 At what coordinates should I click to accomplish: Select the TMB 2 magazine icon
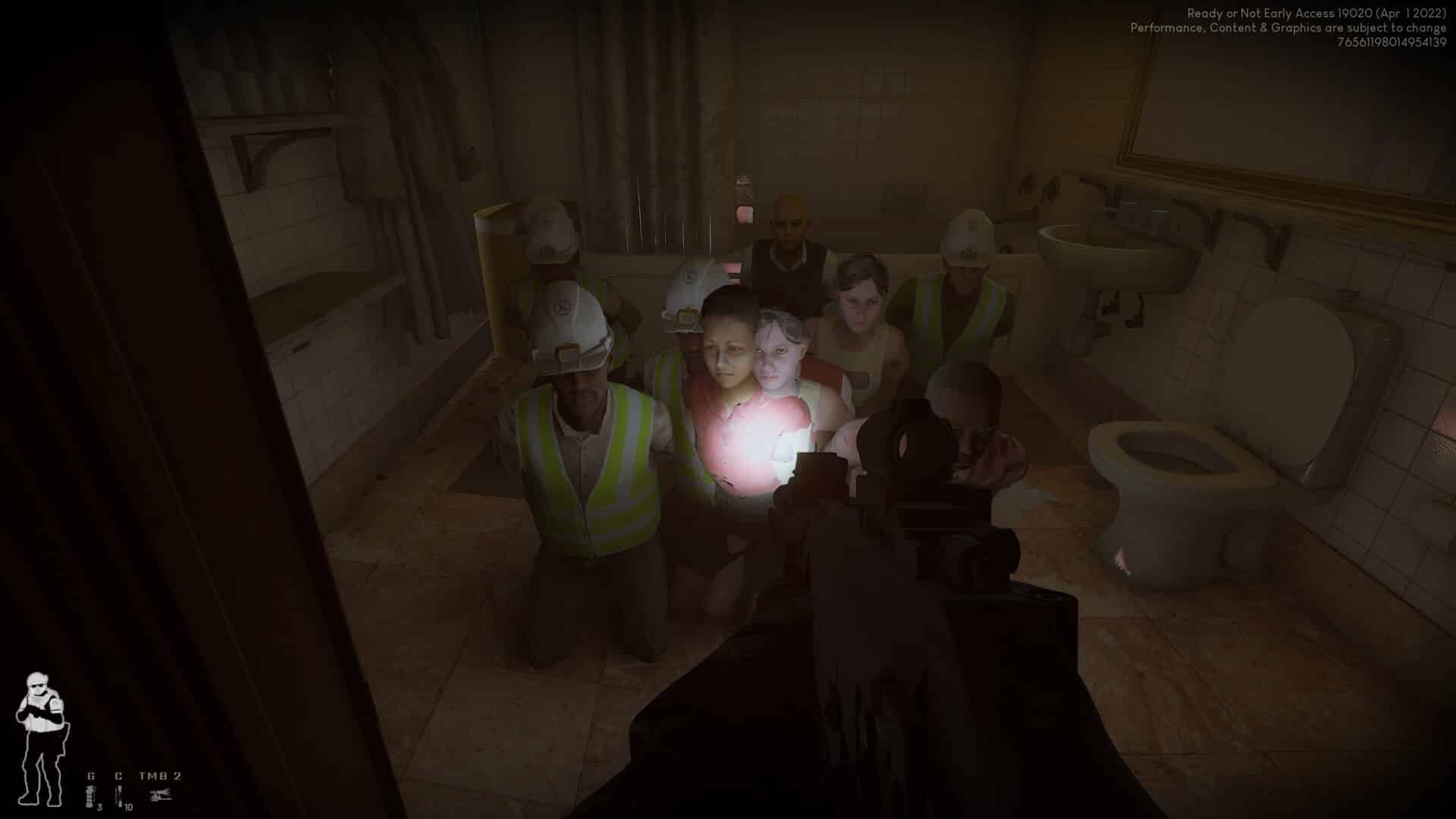159,795
